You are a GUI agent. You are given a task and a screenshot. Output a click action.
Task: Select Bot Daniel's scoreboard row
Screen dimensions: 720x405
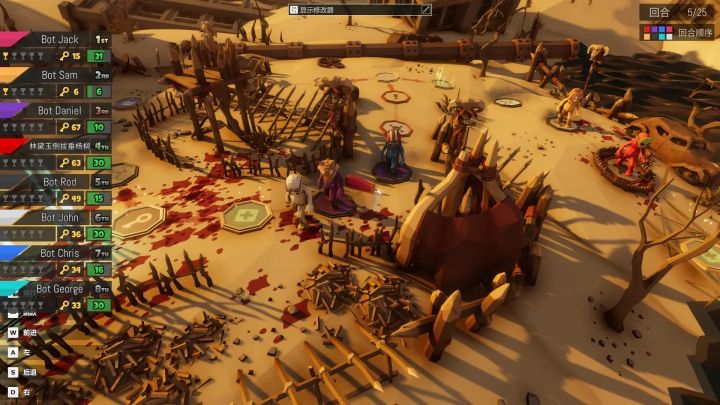(x=58, y=119)
